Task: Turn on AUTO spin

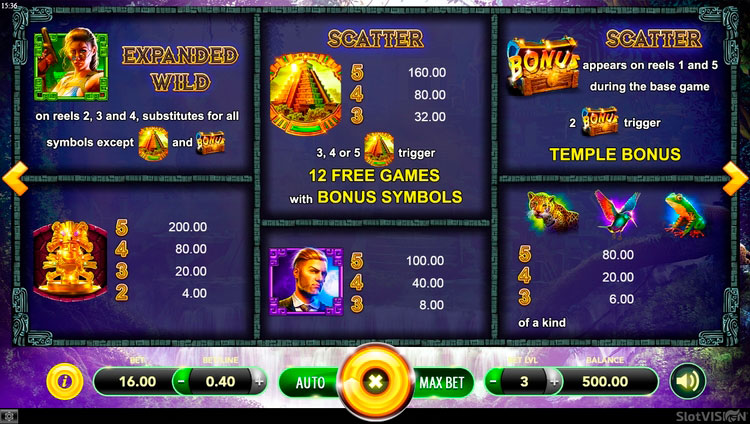Action: tap(308, 381)
